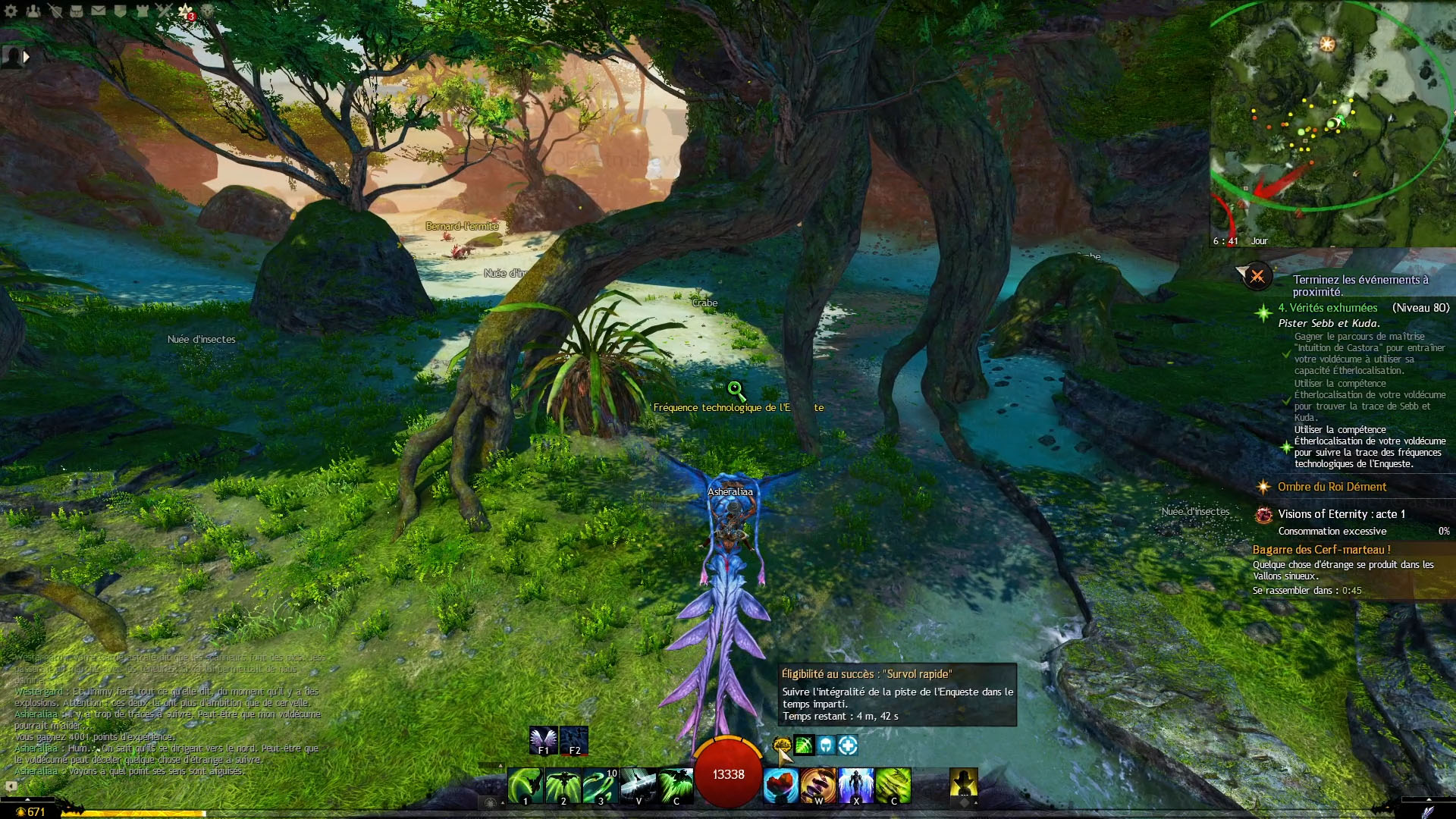Image resolution: width=1456 pixels, height=819 pixels.
Task: Use the winged armored figure skill on X
Action: (856, 785)
